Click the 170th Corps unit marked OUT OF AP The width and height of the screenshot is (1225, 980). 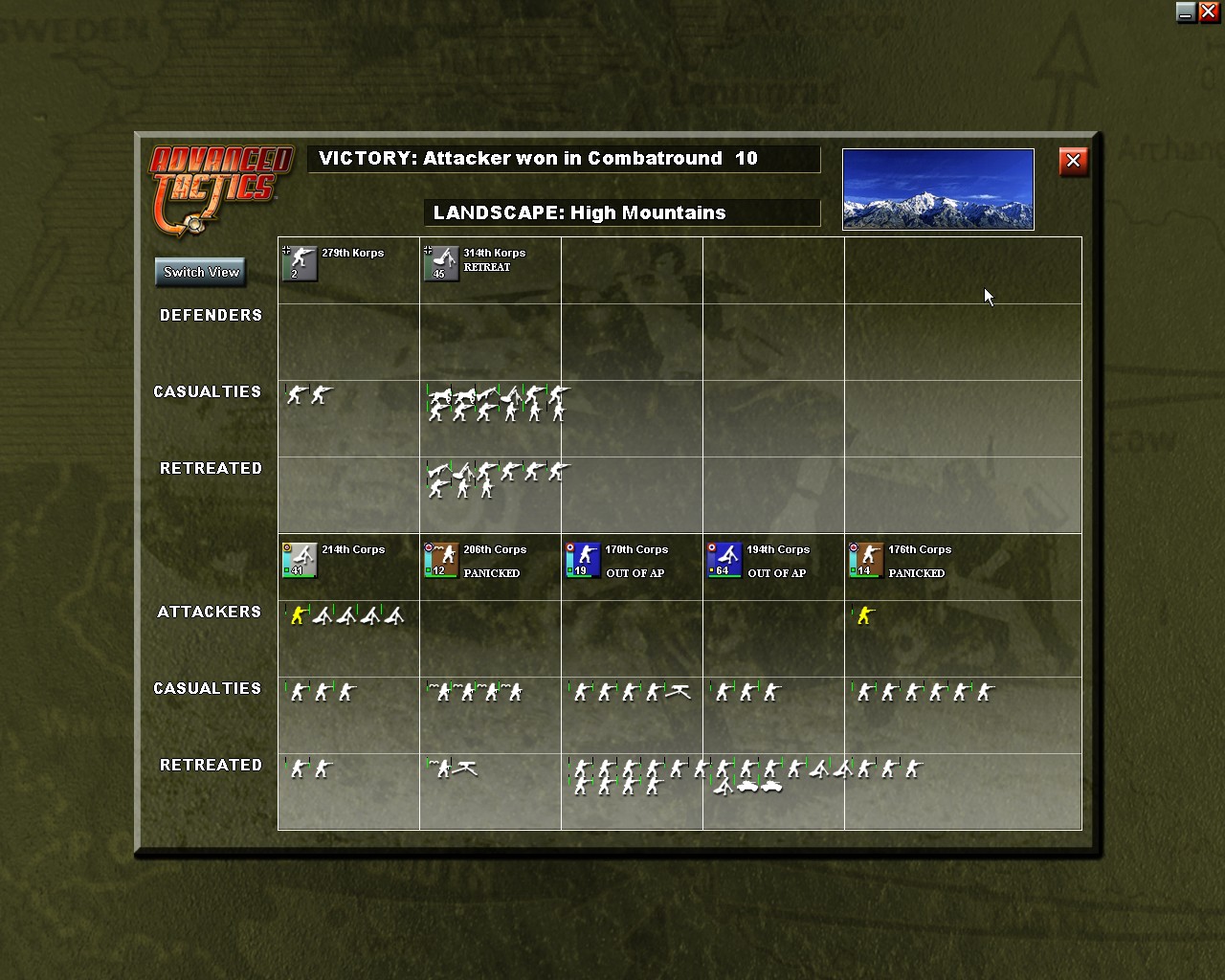click(x=583, y=561)
